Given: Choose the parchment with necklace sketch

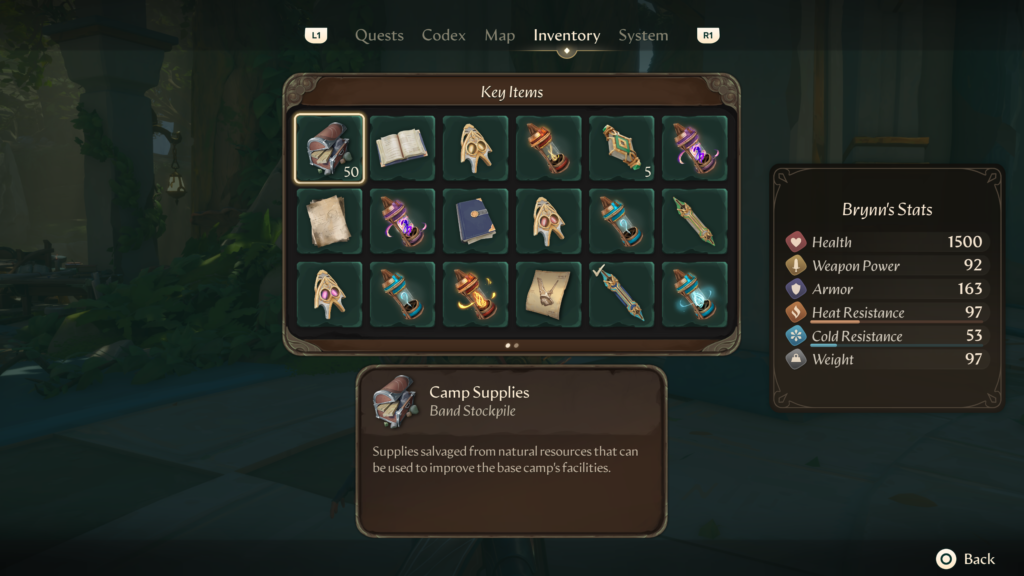Looking at the screenshot, I should point(548,294).
